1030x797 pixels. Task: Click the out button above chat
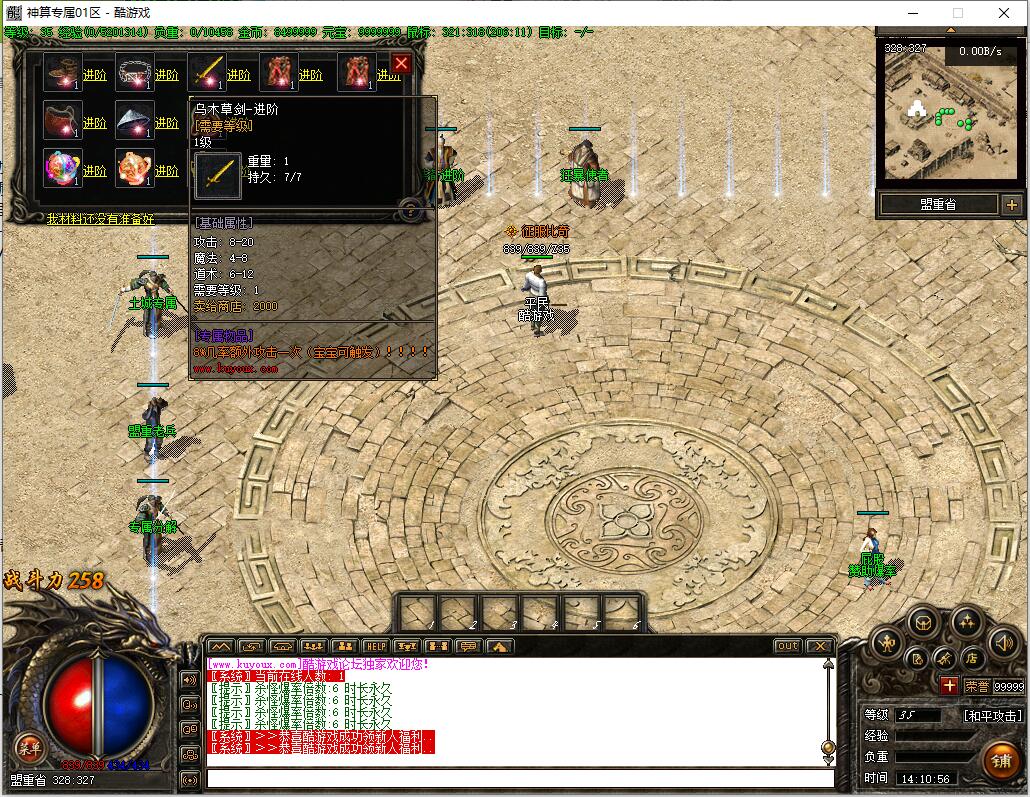(788, 646)
